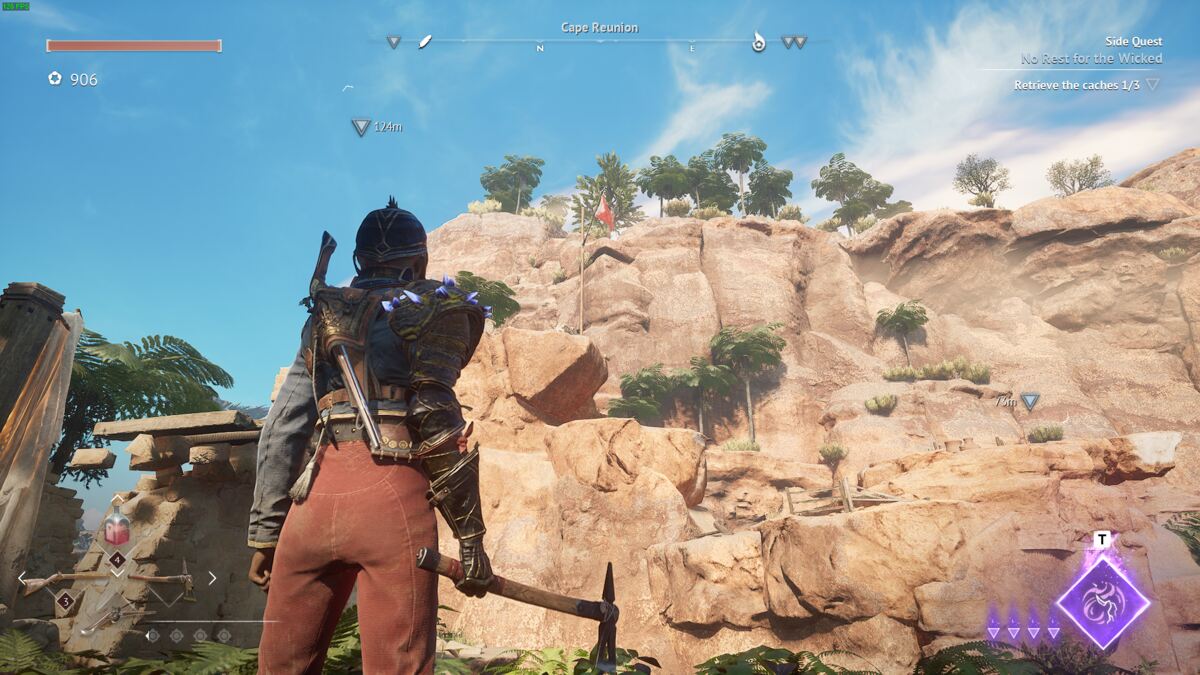Cycle weapons with the right arrow
Viewport: 1200px width, 675px height.
point(212,578)
